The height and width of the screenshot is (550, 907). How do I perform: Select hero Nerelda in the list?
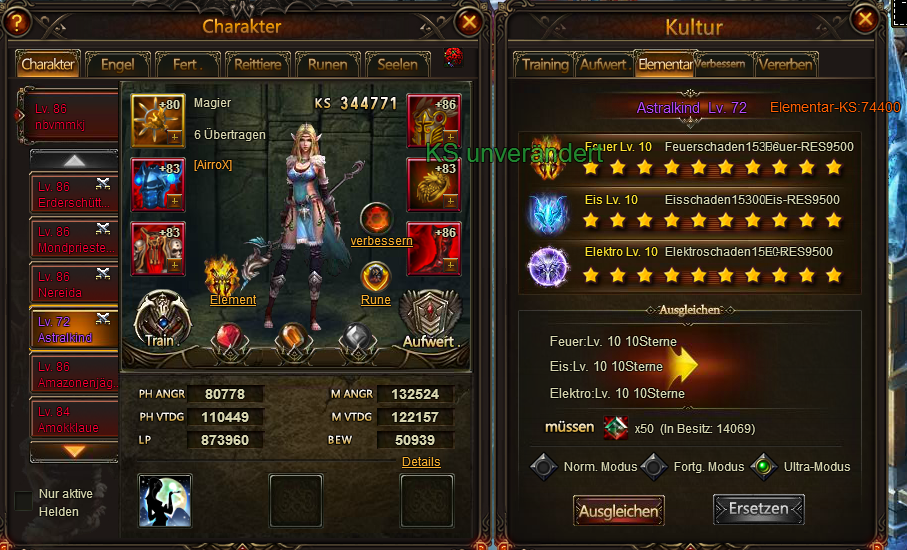pyautogui.click(x=74, y=284)
